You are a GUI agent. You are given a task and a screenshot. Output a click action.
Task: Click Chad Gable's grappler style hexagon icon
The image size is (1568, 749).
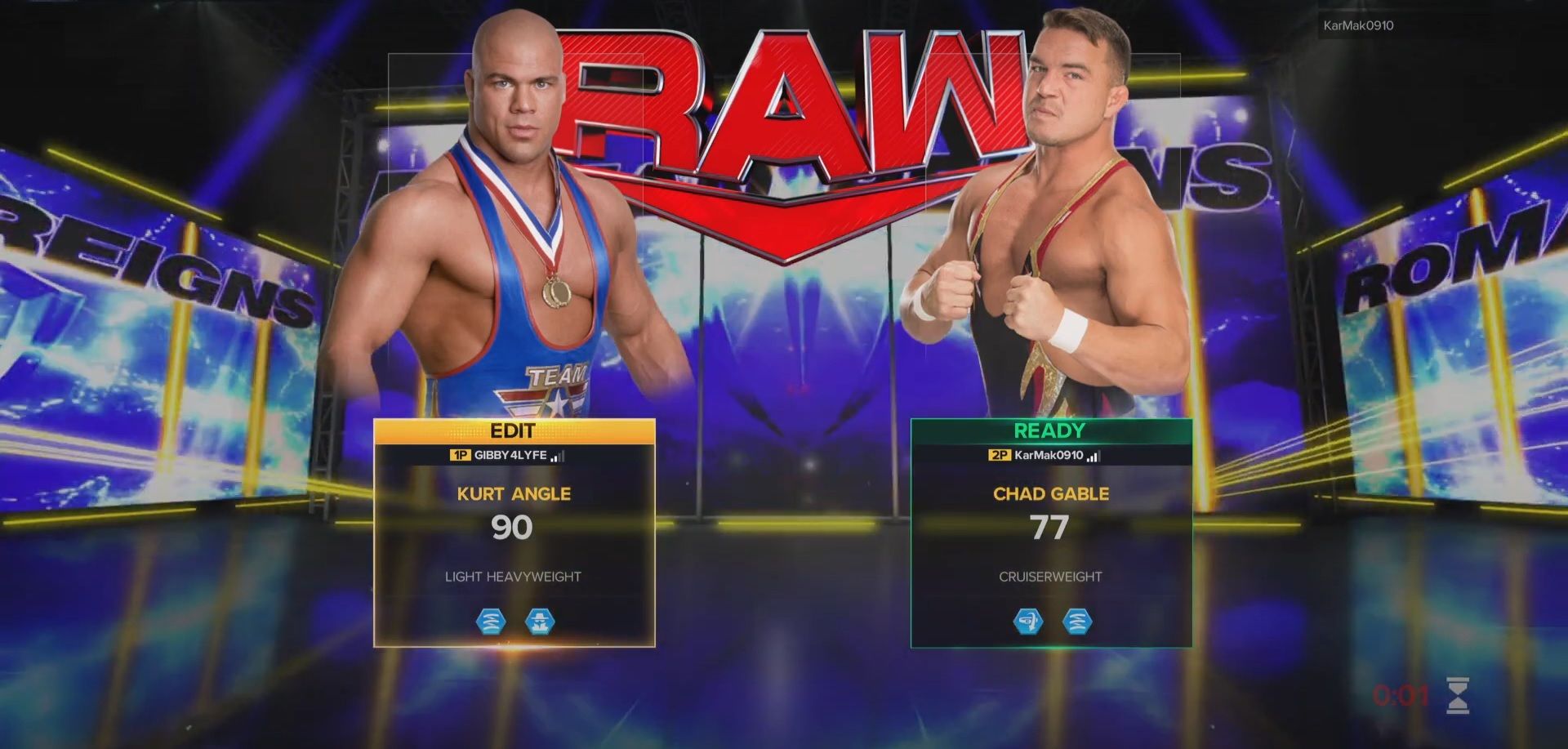tap(1029, 622)
